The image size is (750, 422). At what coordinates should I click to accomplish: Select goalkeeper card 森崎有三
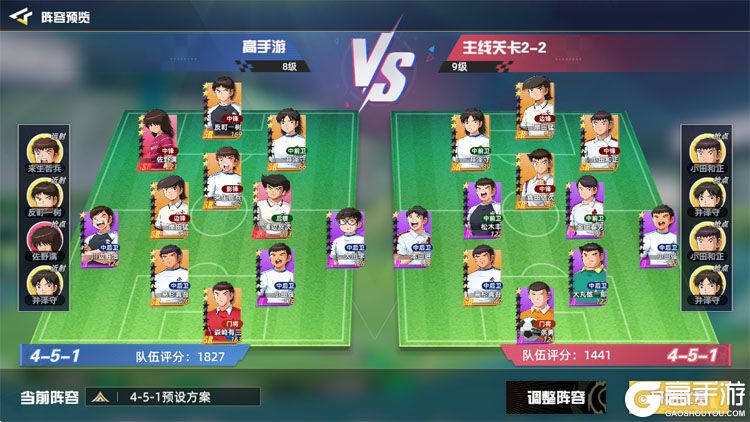tap(222, 313)
